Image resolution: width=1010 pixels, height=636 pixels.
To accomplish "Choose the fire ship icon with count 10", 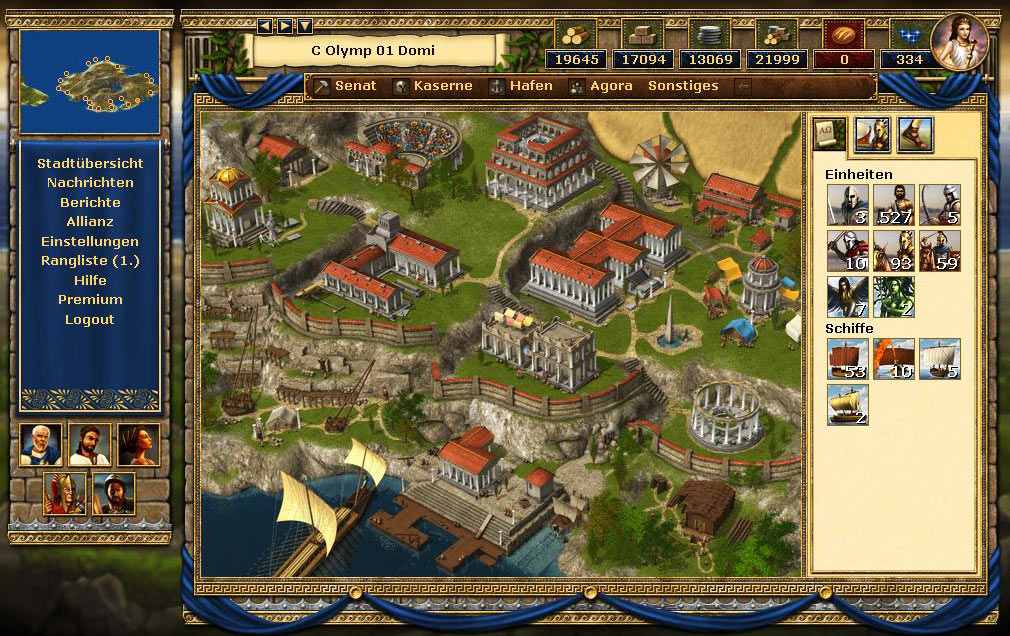I will 893,359.
